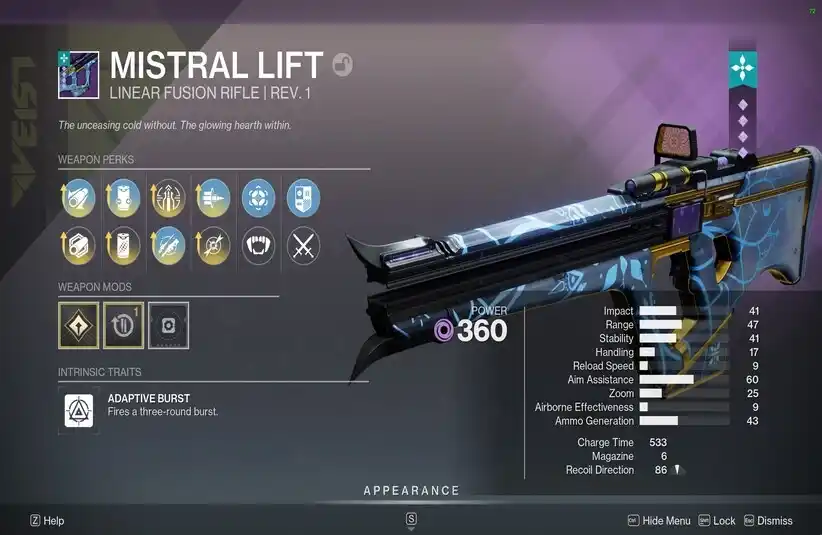The image size is (822, 535).
Task: Choose the striped battery perk
Action: click(122, 245)
